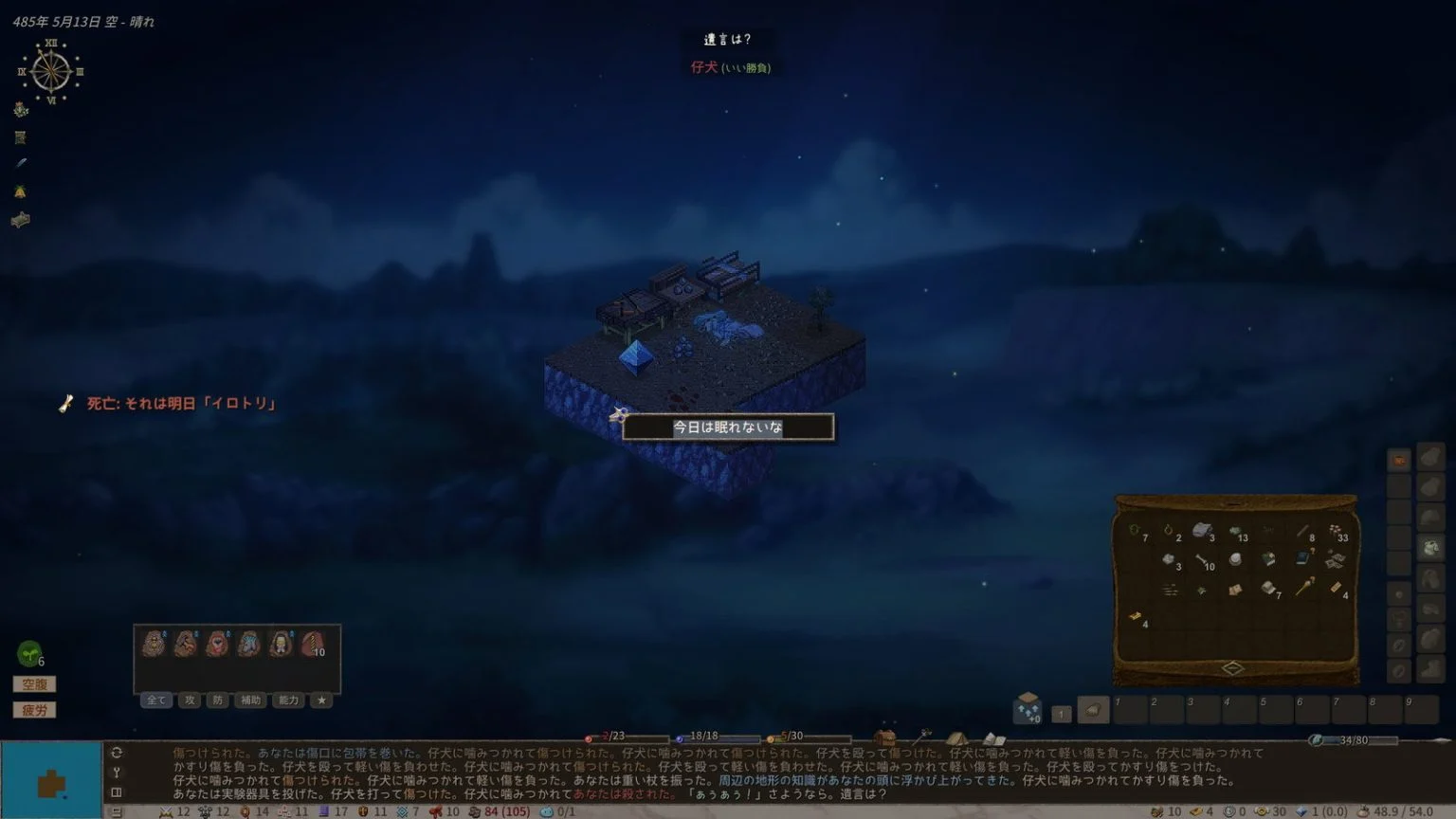Screen dimensions: 1456x819
Task: Click the backpack's diamond handle at bottom
Action: [x=1233, y=668]
